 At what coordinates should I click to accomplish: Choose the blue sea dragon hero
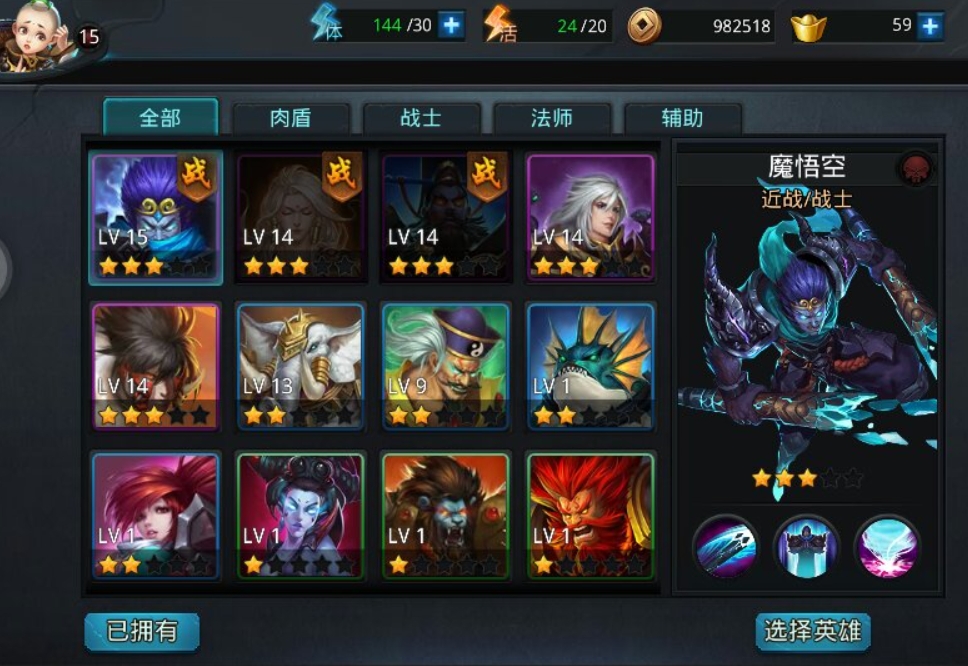tap(590, 366)
